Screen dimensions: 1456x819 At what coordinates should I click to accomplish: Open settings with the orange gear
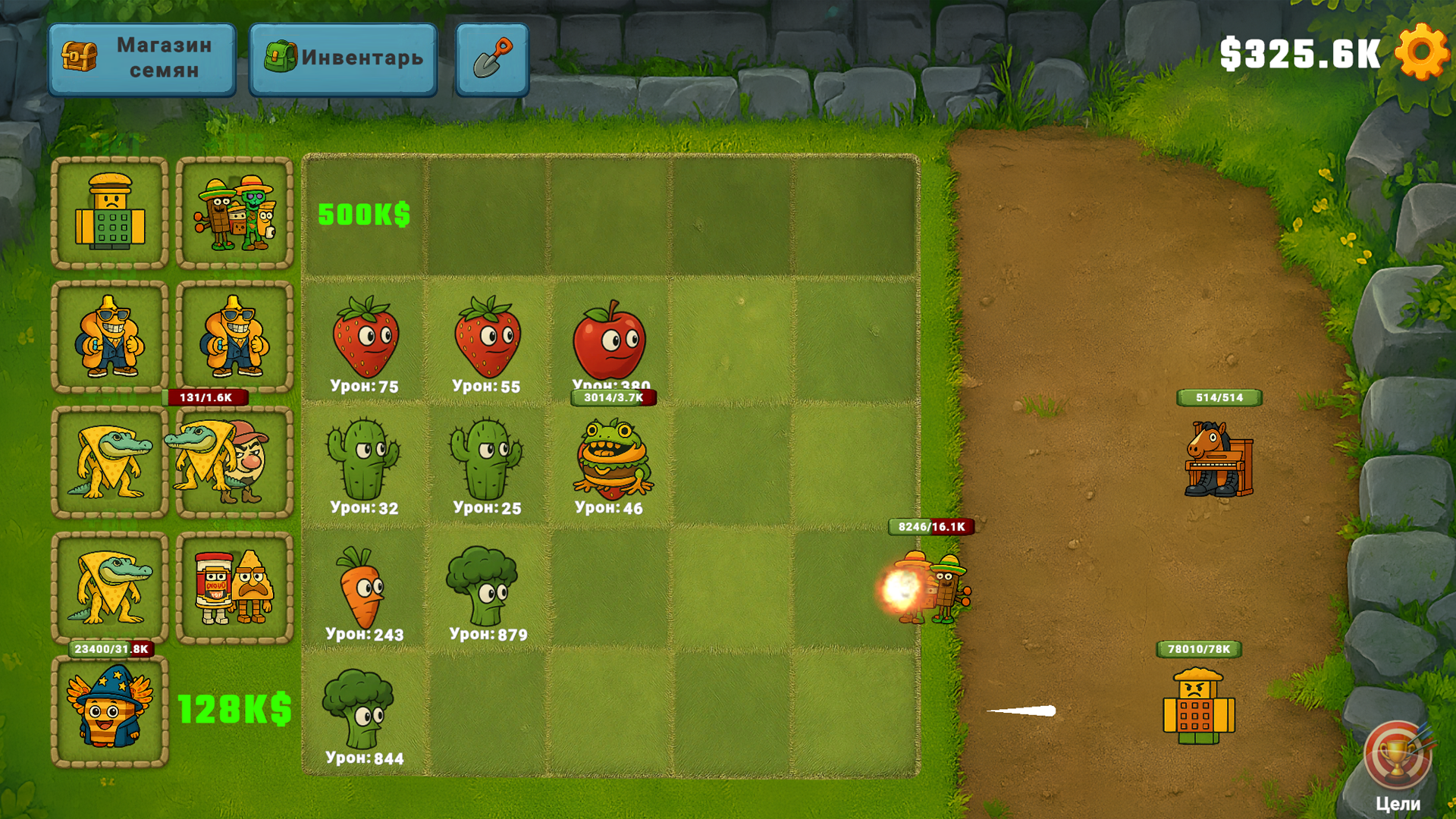coord(1422,52)
